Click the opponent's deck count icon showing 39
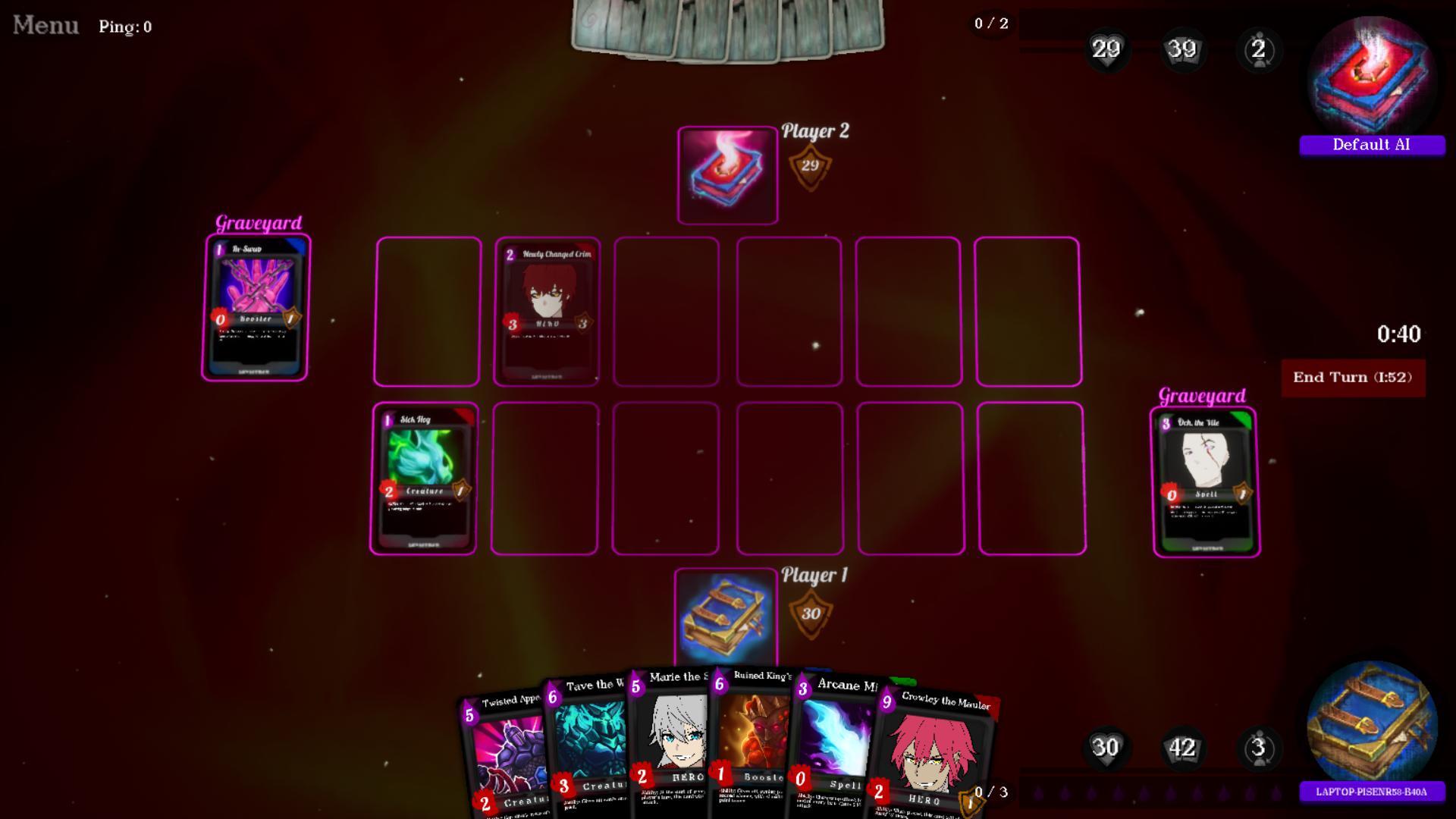 click(1182, 50)
